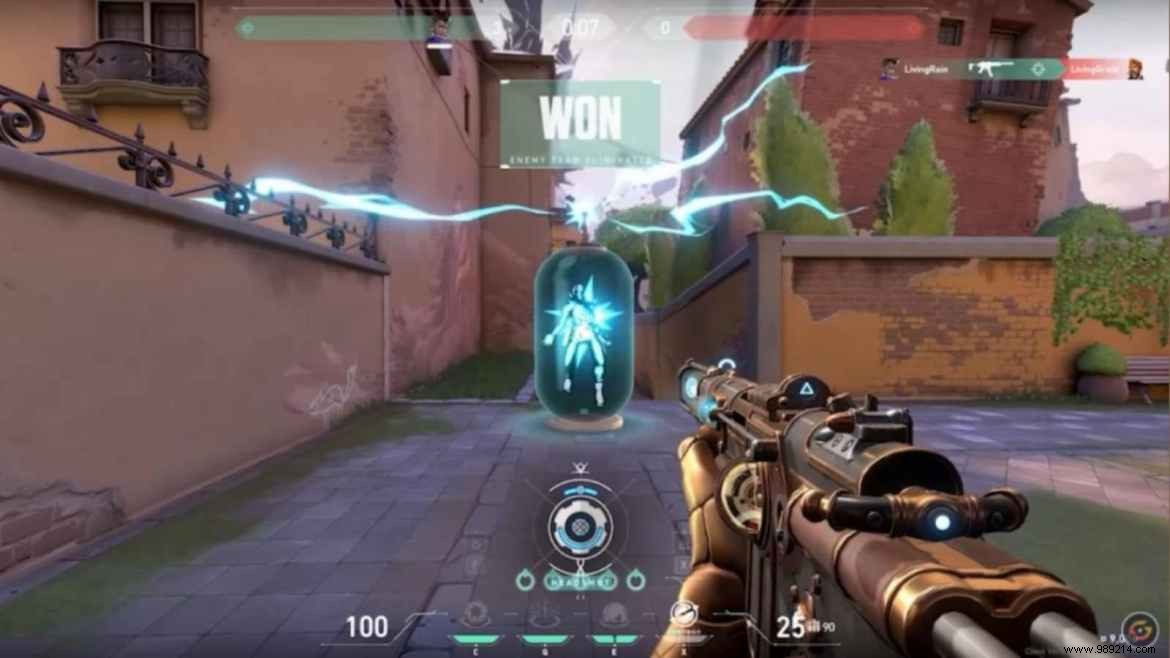
Task: Click the teammate portrait beside the round timer
Action: (x=437, y=32)
